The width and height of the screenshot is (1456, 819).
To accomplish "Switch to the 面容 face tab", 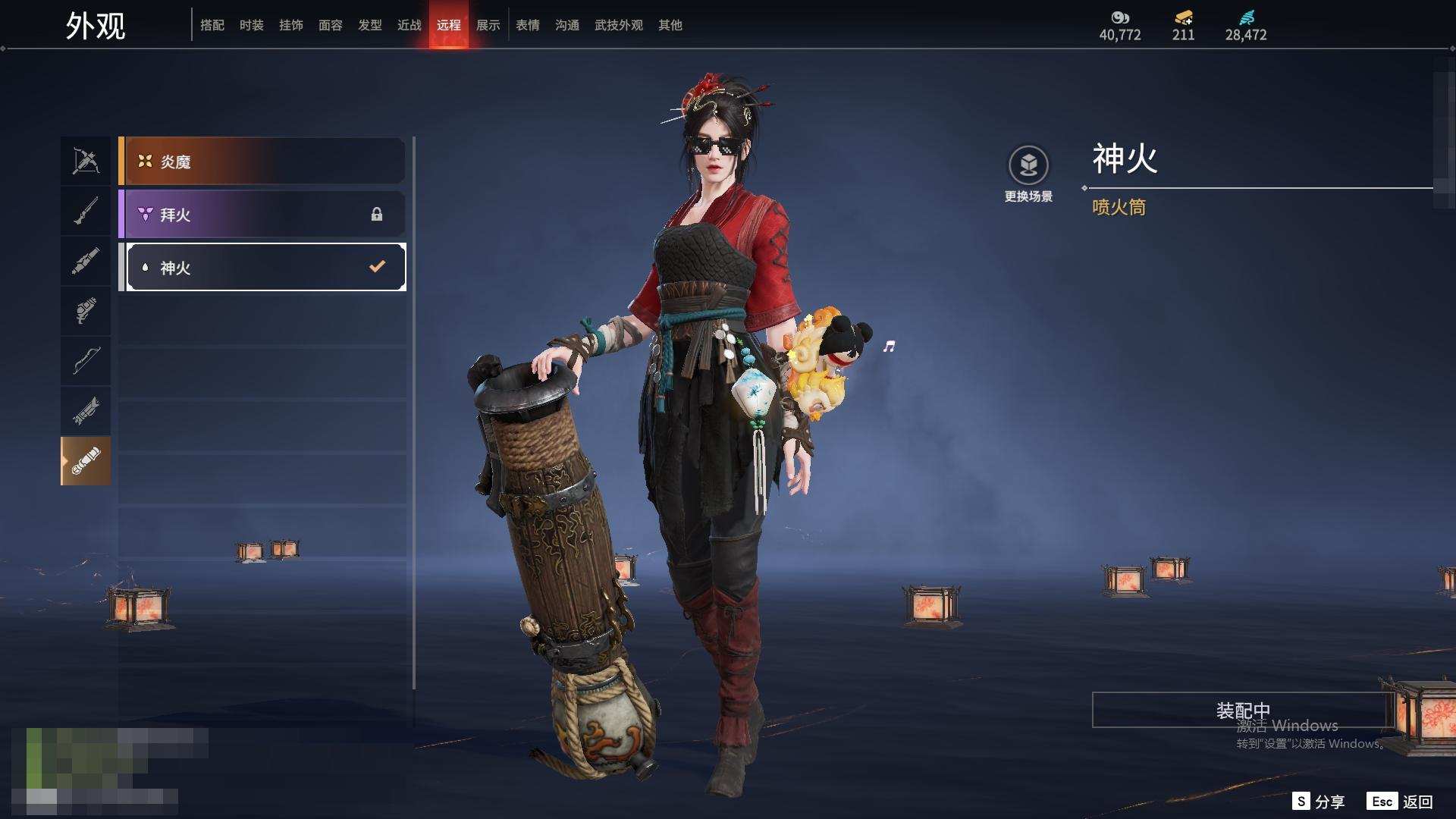I will pos(331,25).
